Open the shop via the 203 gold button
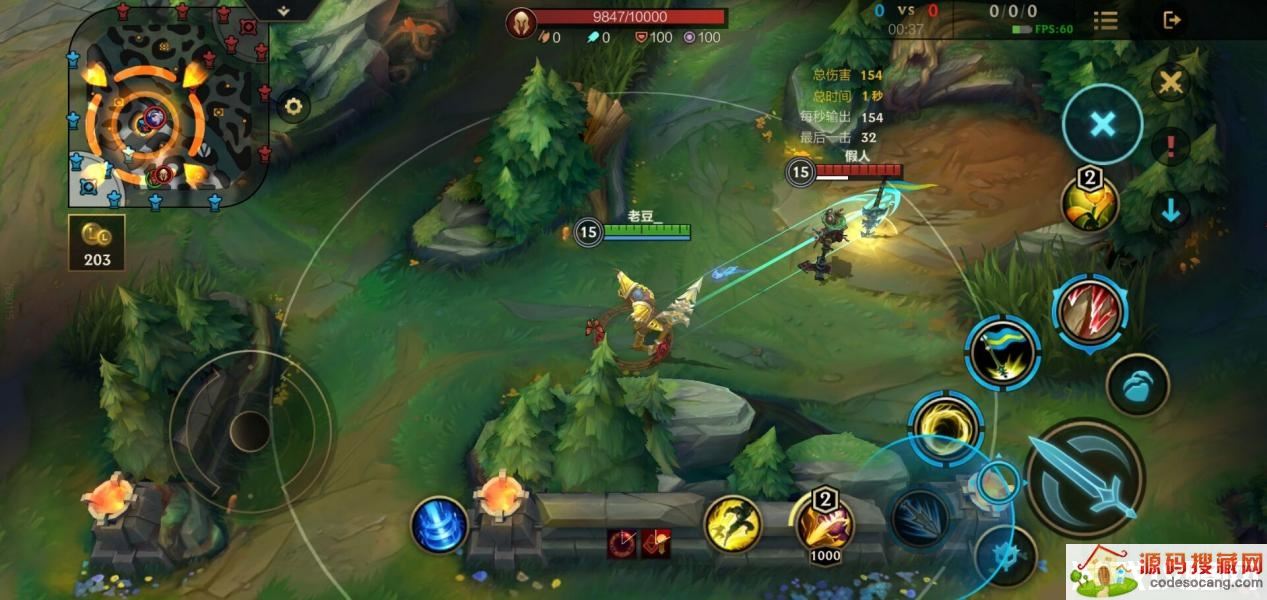This screenshot has width=1267, height=600. tap(97, 243)
